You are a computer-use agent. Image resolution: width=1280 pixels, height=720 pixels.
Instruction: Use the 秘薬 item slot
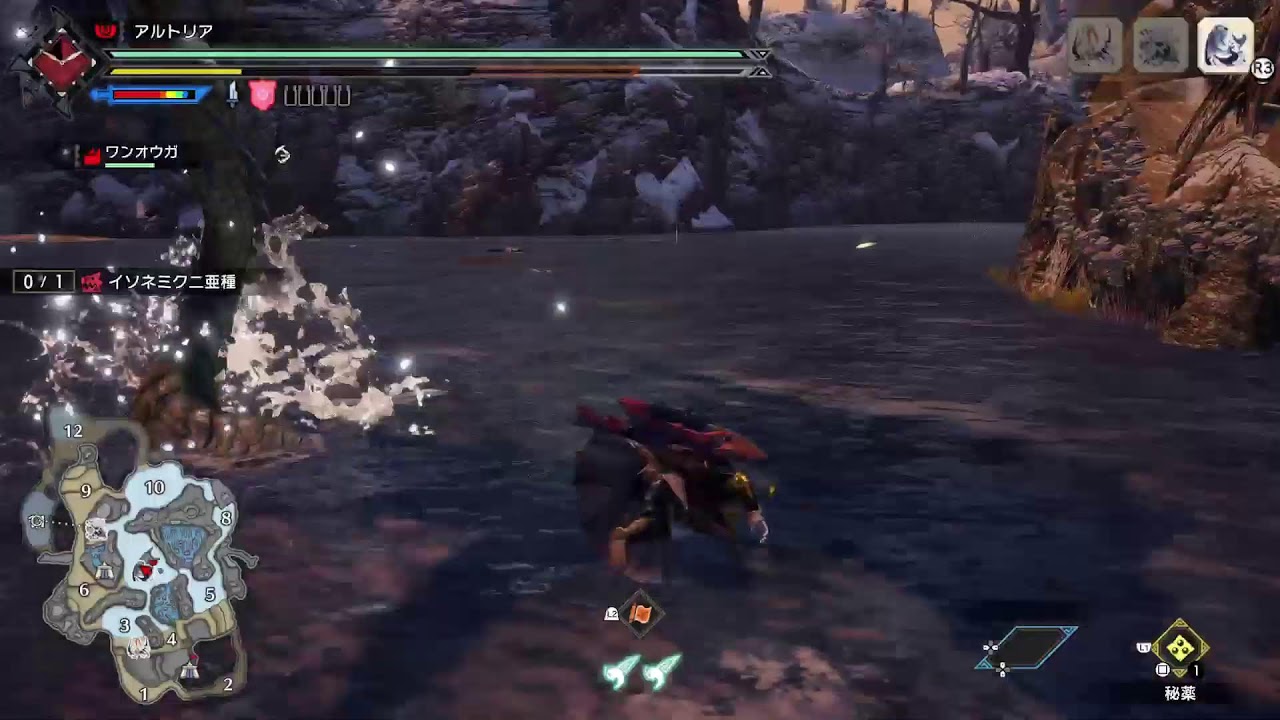(x=1180, y=648)
